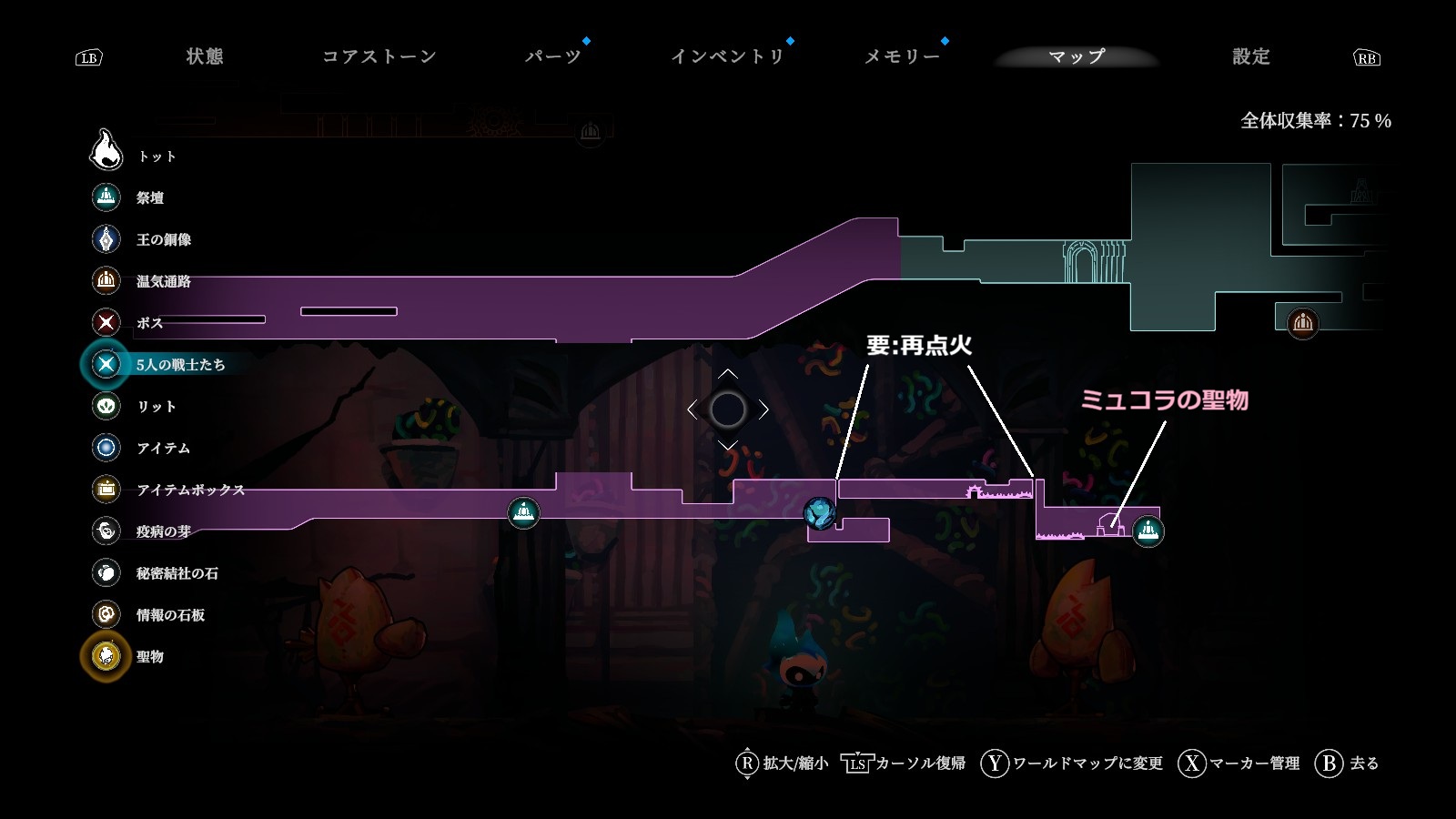The width and height of the screenshot is (1456, 819).
Task: Choose the 秘密結社の石 legend entry
Action: point(177,573)
